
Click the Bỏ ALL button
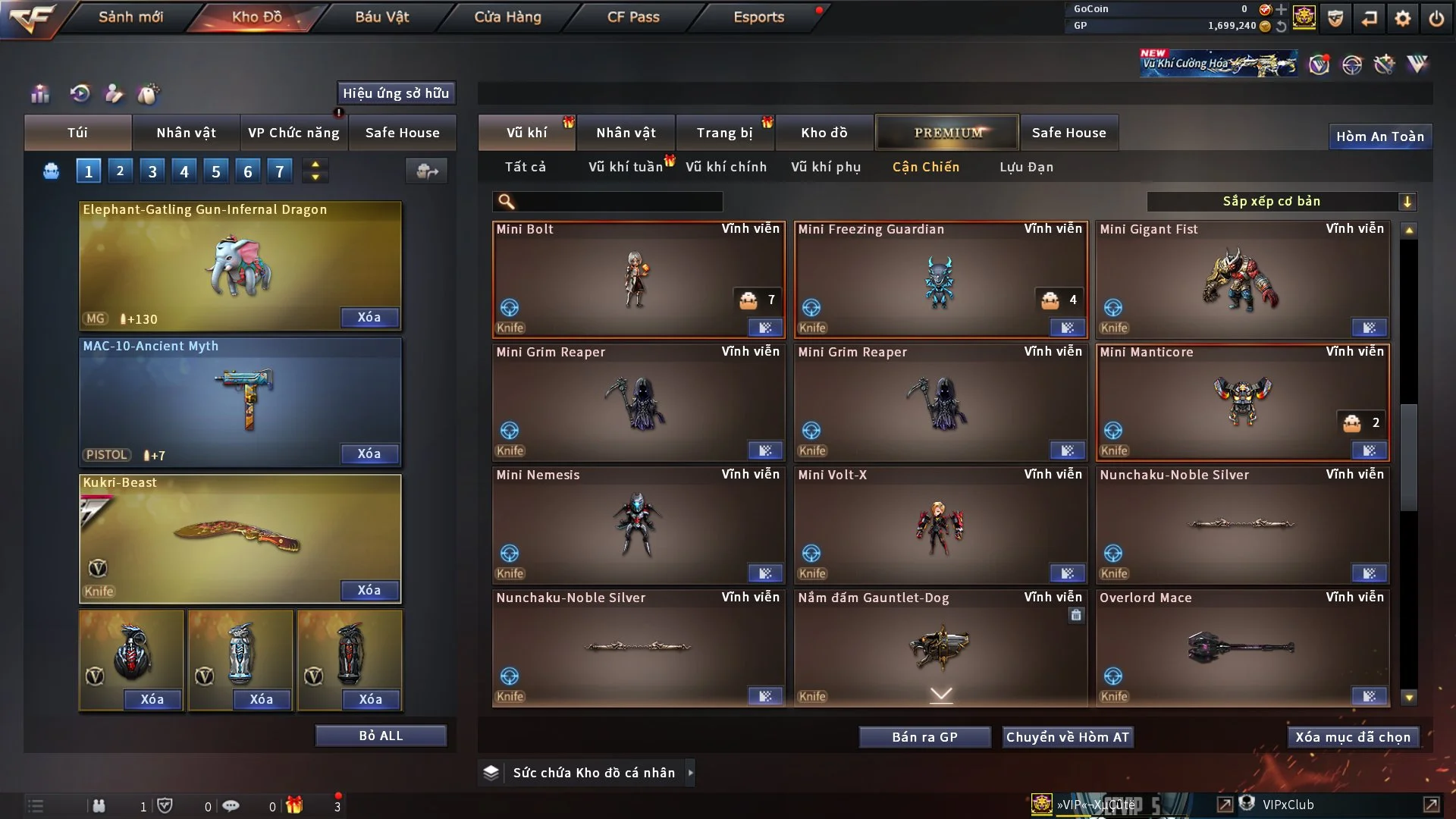(381, 736)
